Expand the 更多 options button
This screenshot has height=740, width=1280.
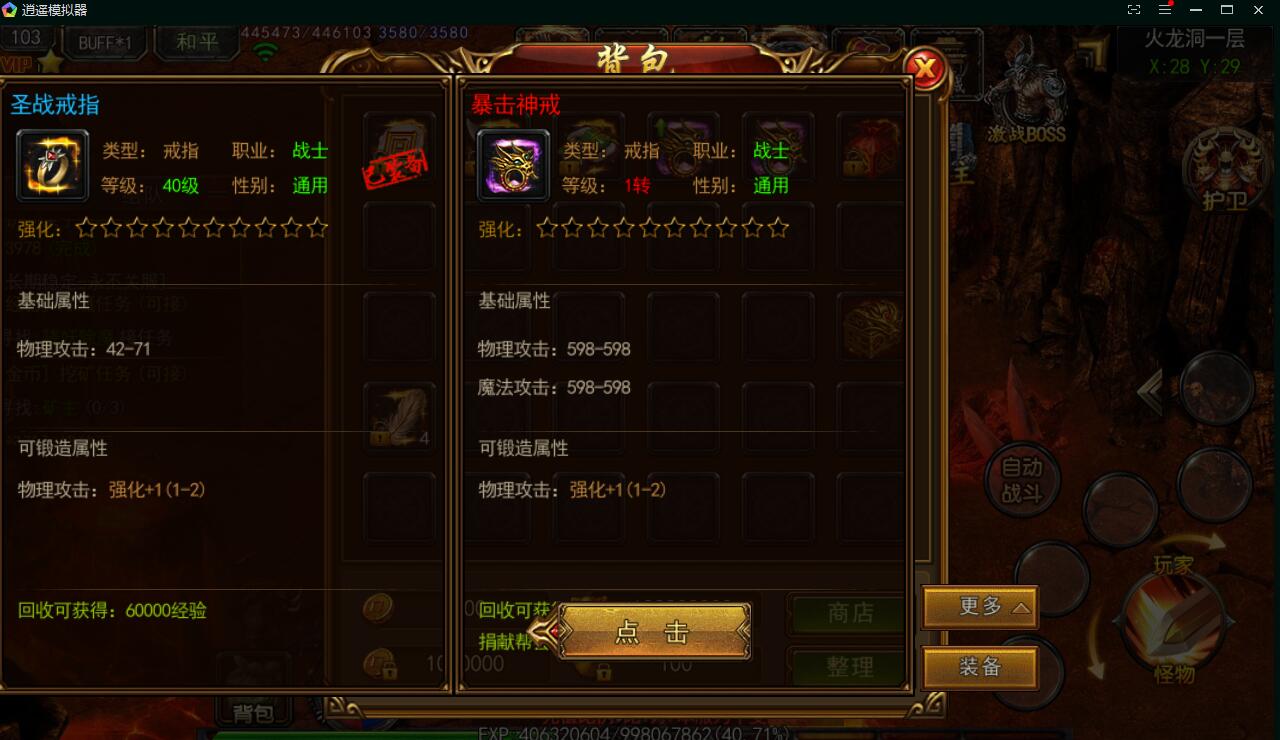tap(980, 607)
